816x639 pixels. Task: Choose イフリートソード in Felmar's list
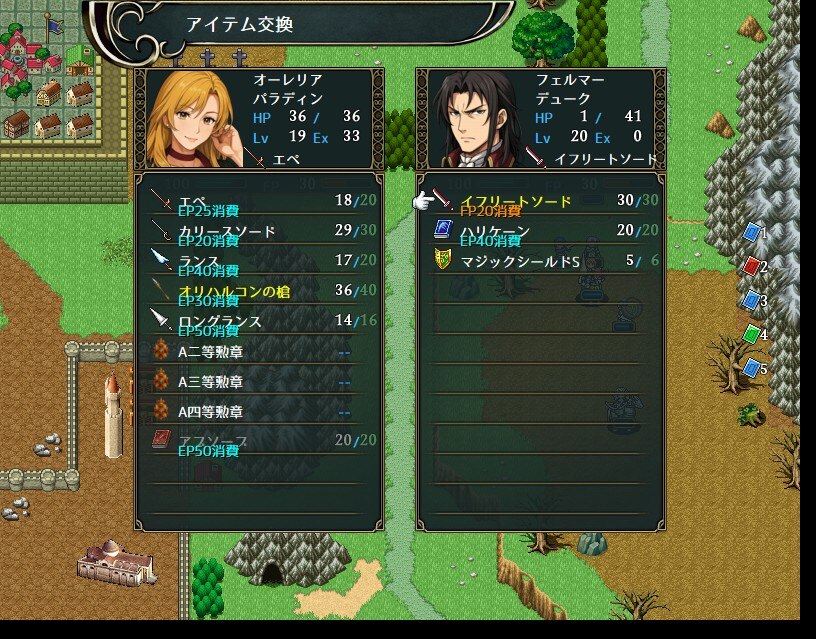(540, 202)
